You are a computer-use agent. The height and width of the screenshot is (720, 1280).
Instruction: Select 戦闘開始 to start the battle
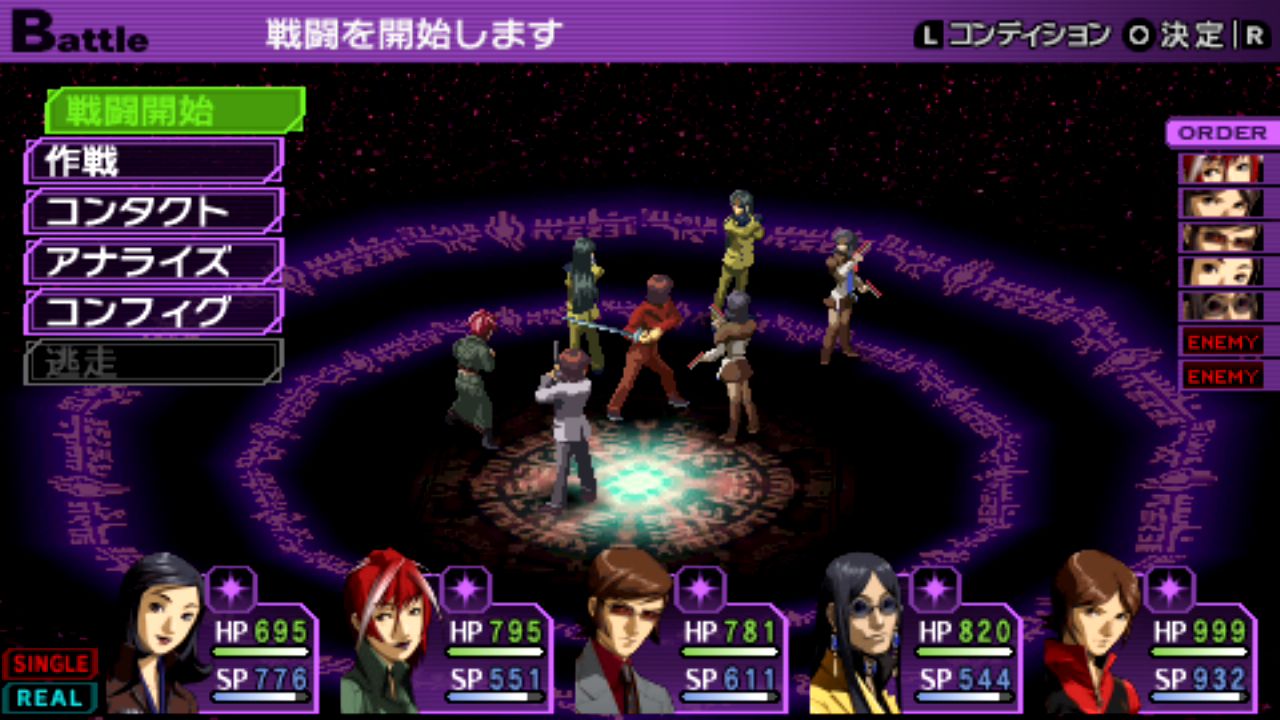click(174, 110)
